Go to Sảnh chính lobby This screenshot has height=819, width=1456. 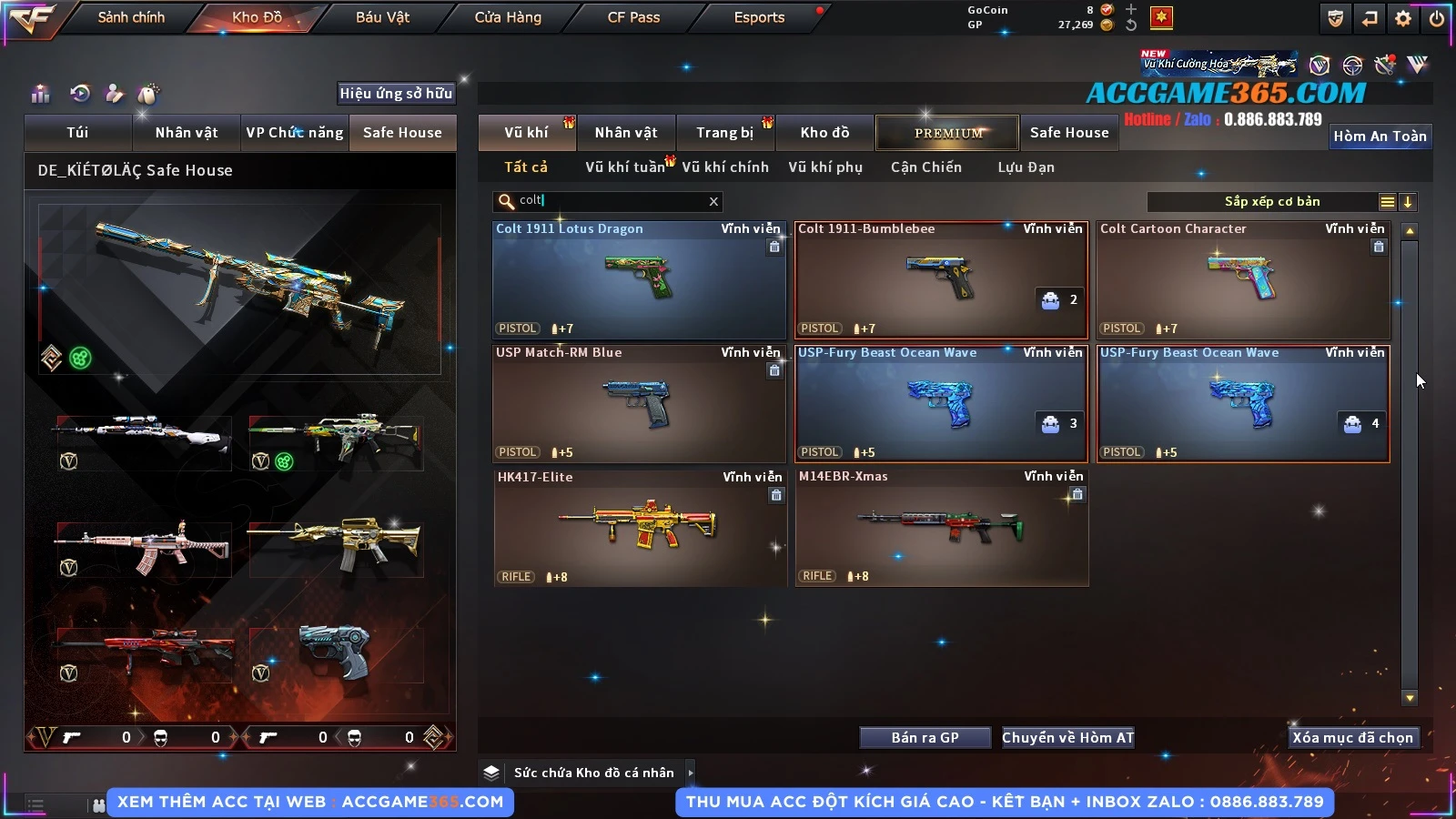[x=131, y=17]
